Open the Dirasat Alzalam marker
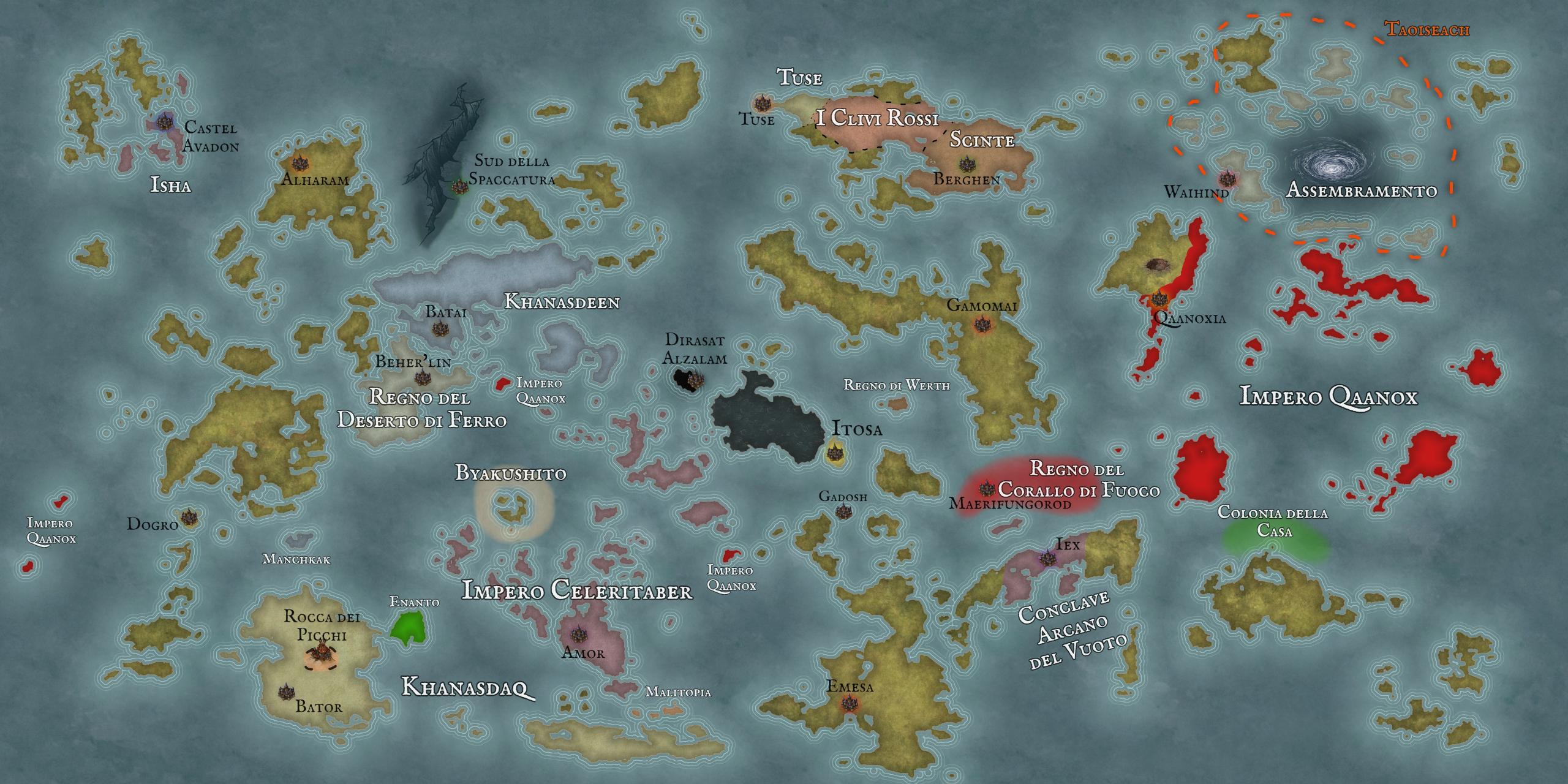The width and height of the screenshot is (1568, 784). tap(692, 380)
